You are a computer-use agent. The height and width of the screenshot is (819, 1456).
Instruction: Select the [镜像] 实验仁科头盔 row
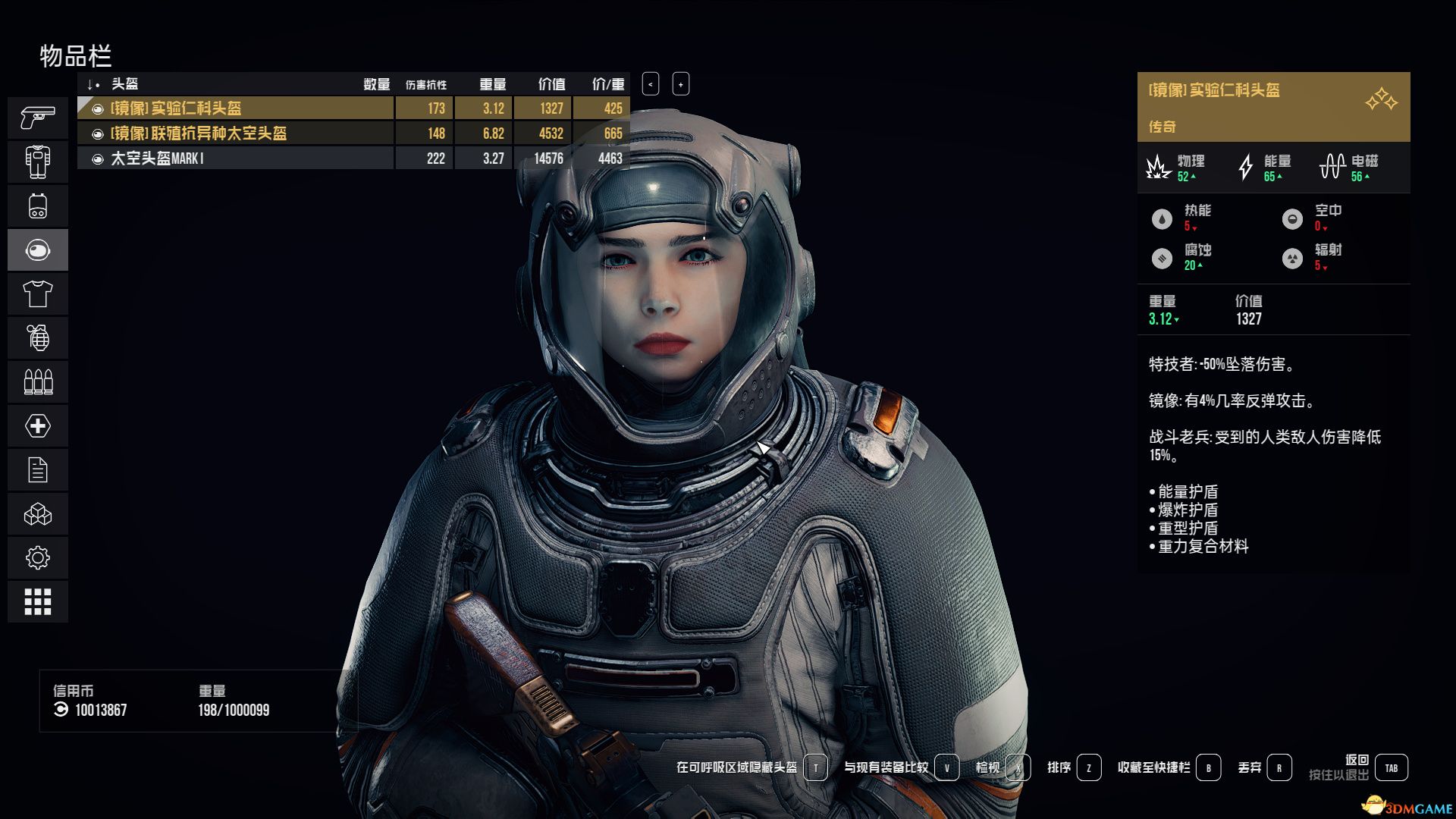235,108
